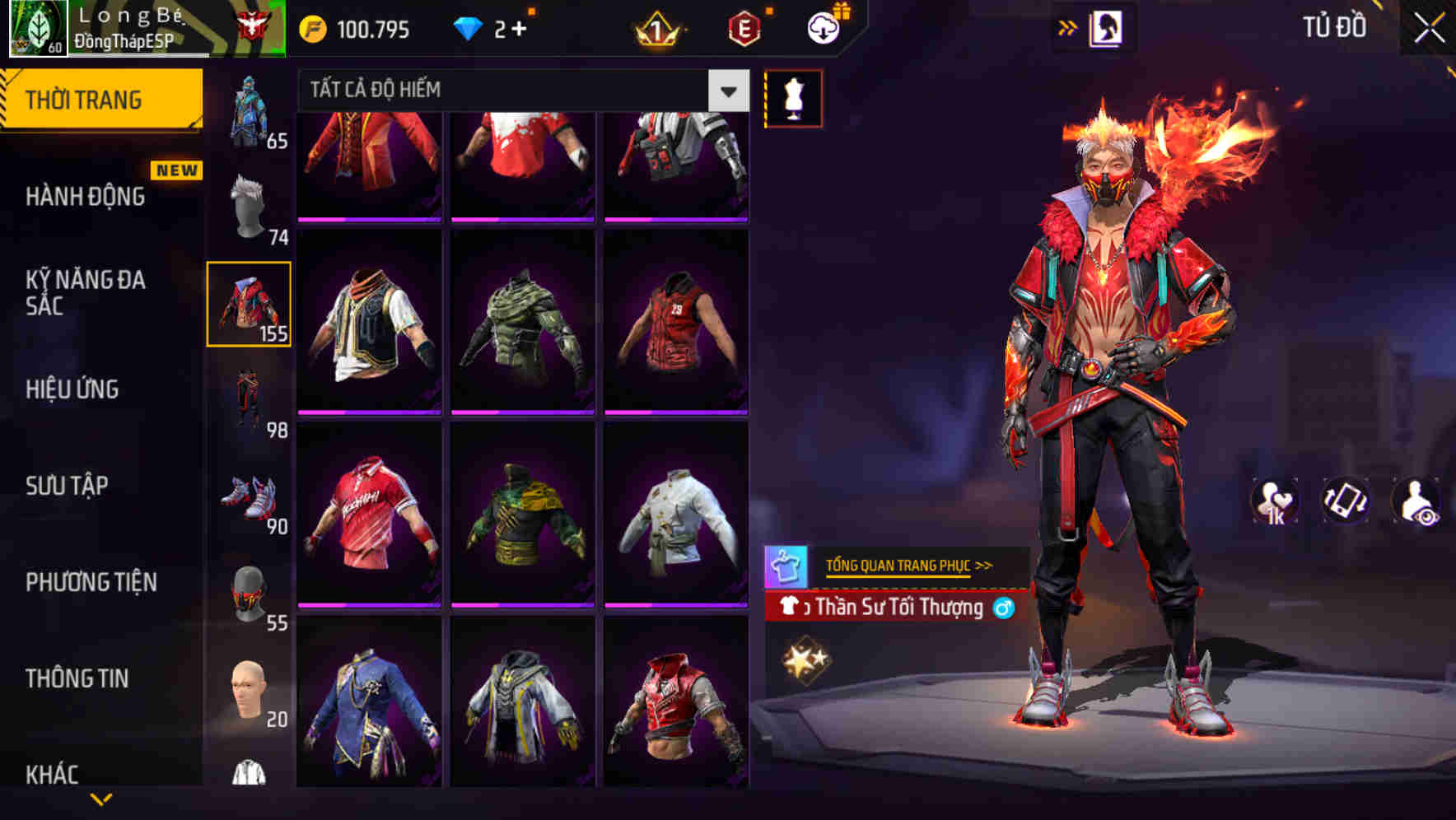
Task: Open the mannequin preview icon beside rarity filter
Action: coord(792,97)
